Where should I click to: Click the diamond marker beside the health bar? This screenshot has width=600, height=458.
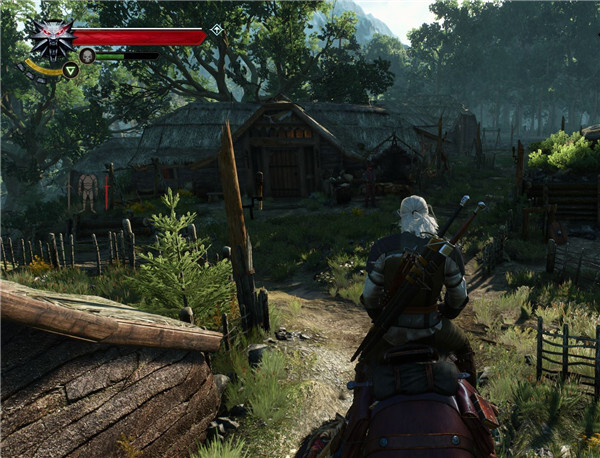216,30
